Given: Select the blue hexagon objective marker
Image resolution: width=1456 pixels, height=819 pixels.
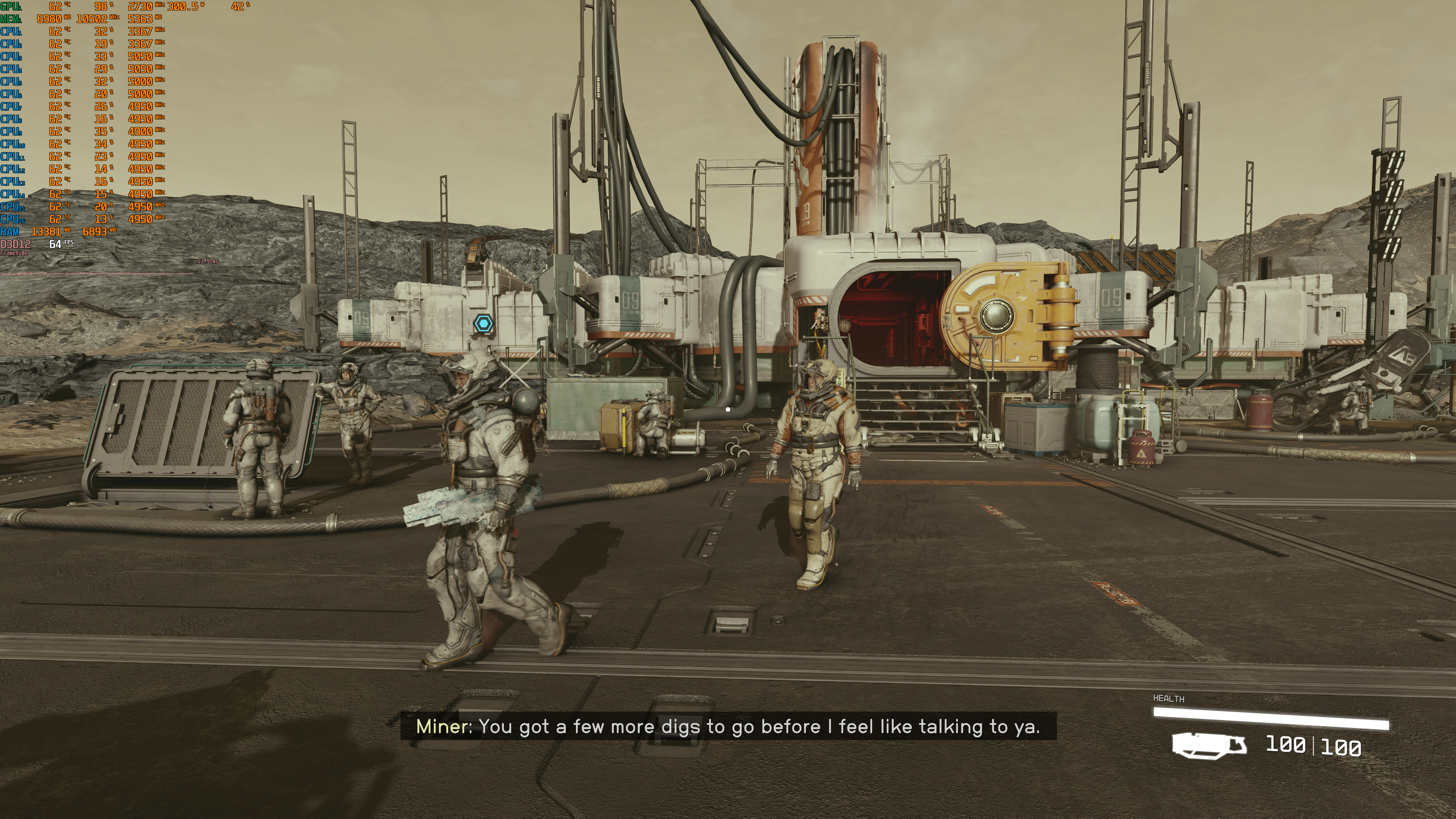Looking at the screenshot, I should (483, 324).
